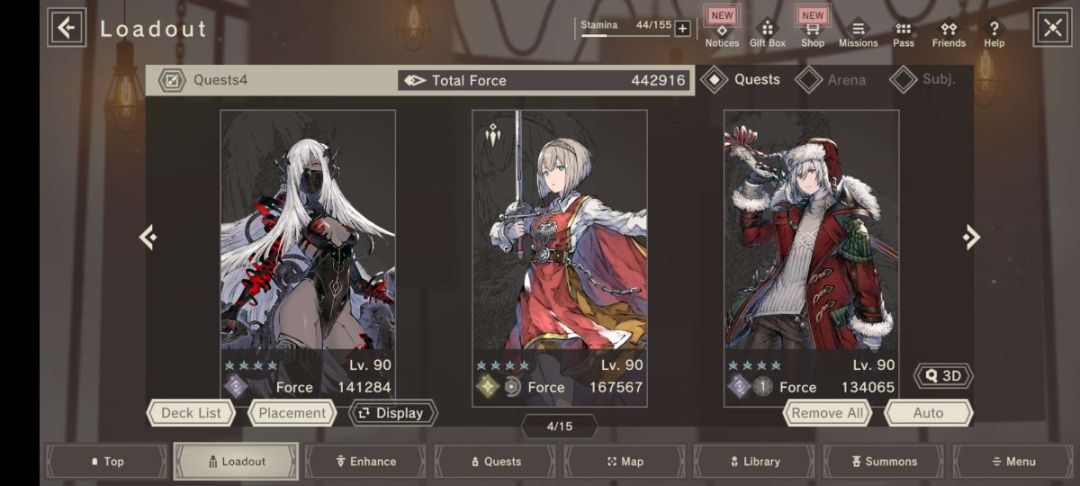This screenshot has width=1080, height=486.
Task: Auto-fill the loadout with Auto
Action: click(x=928, y=413)
